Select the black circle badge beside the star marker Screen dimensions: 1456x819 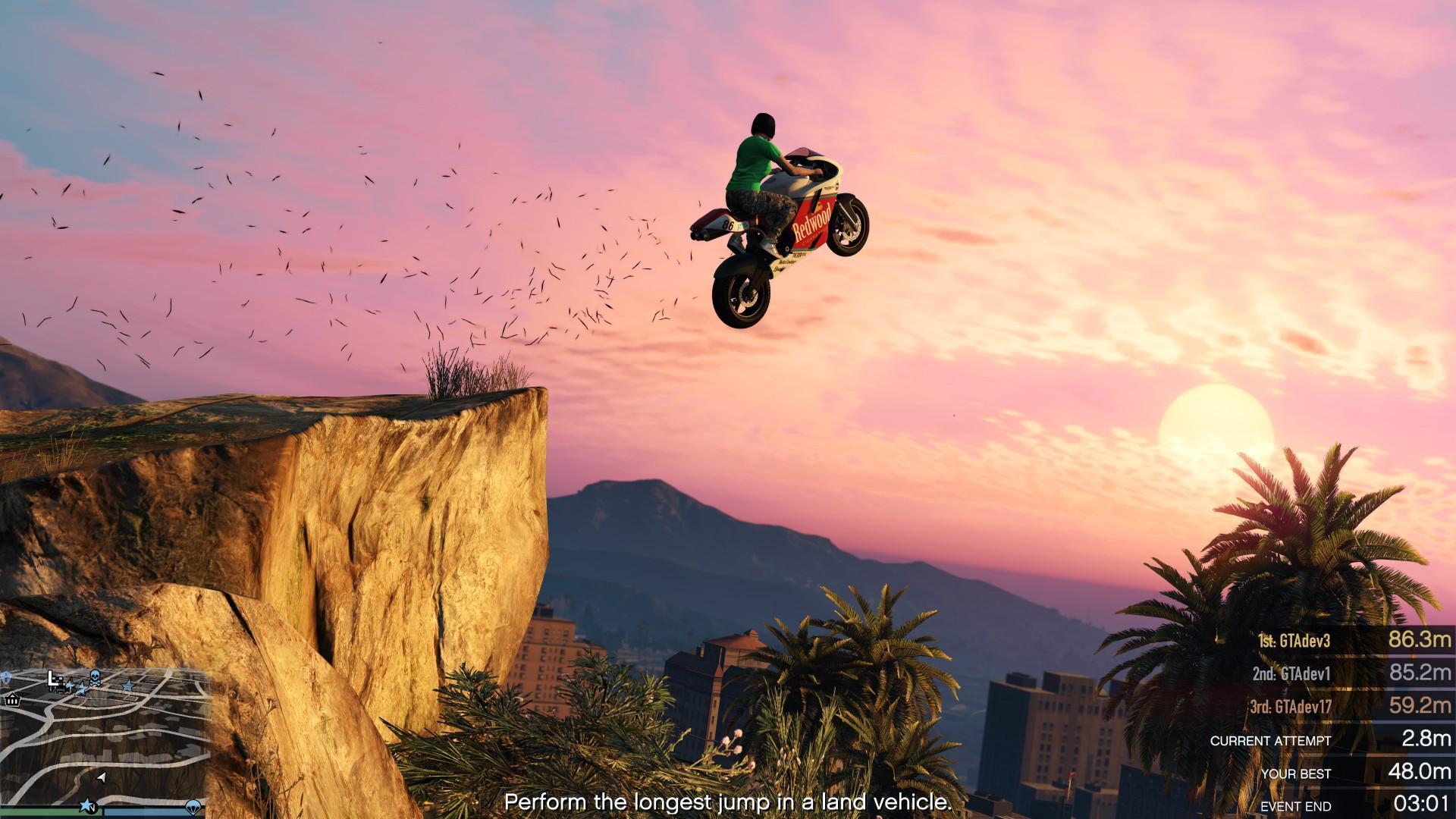94,808
